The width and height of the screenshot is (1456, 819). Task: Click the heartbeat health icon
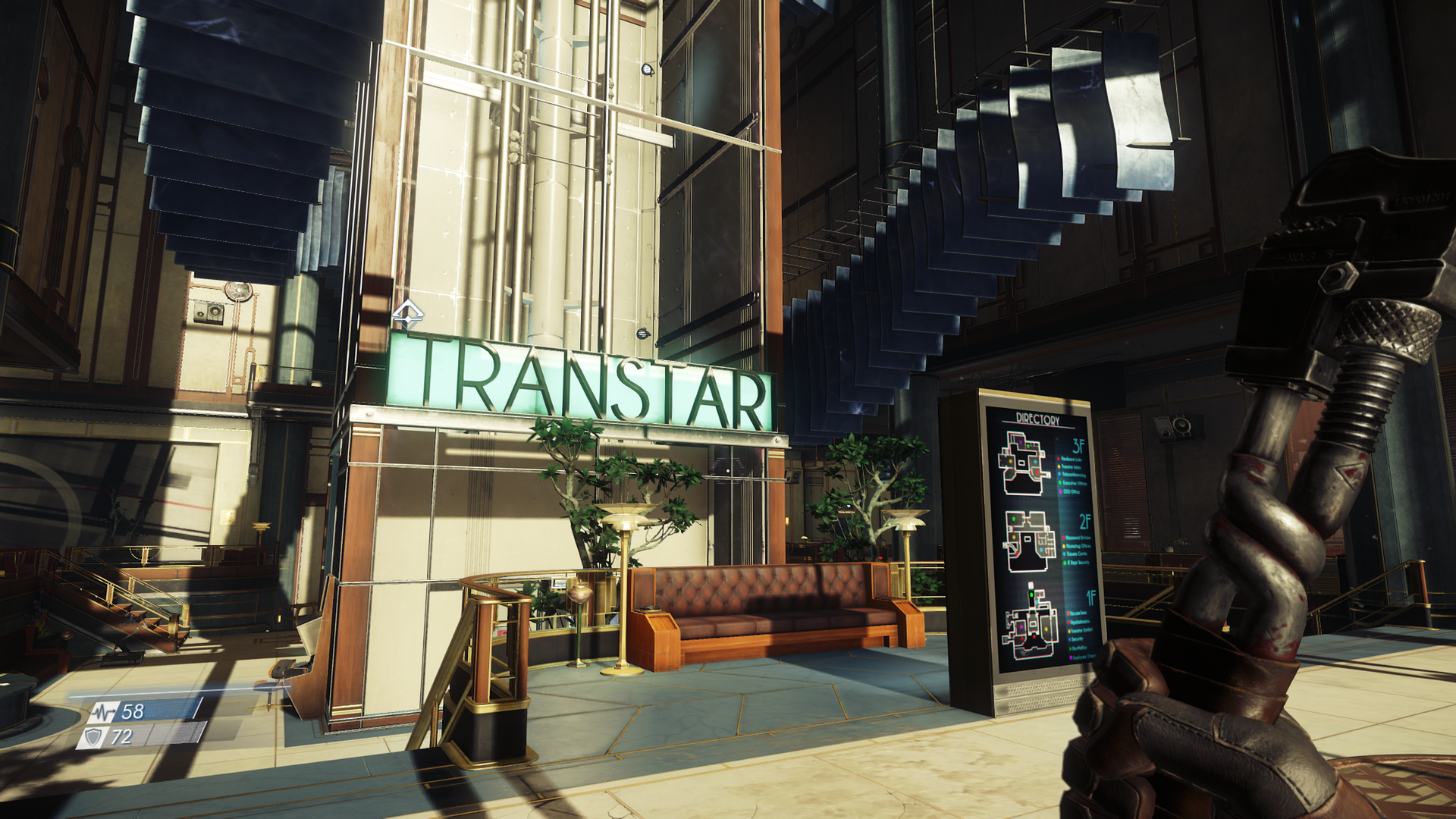click(x=105, y=713)
